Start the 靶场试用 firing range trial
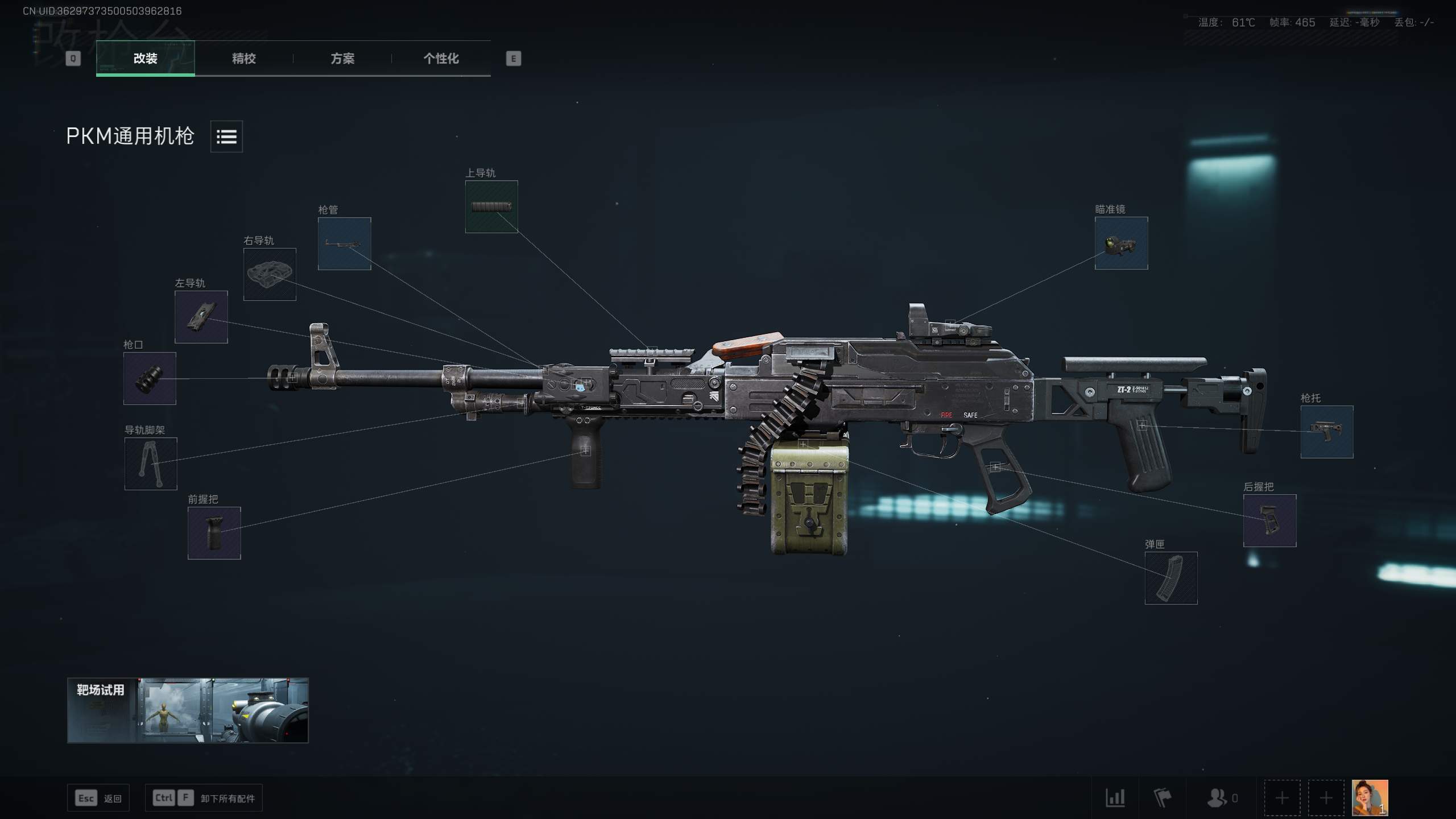The width and height of the screenshot is (1456, 819). [188, 710]
